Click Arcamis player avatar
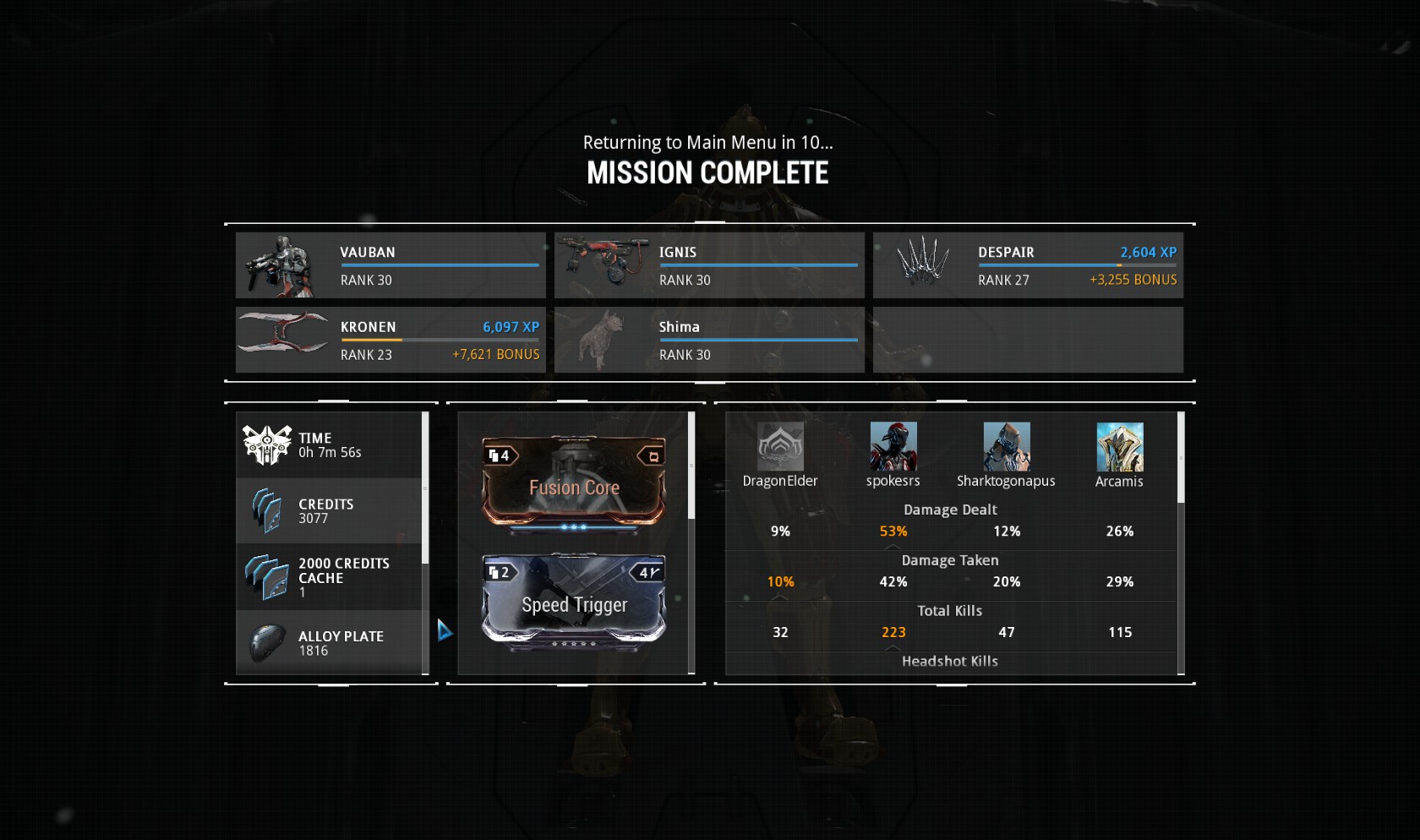Viewport: 1420px width, 840px height. point(1120,447)
